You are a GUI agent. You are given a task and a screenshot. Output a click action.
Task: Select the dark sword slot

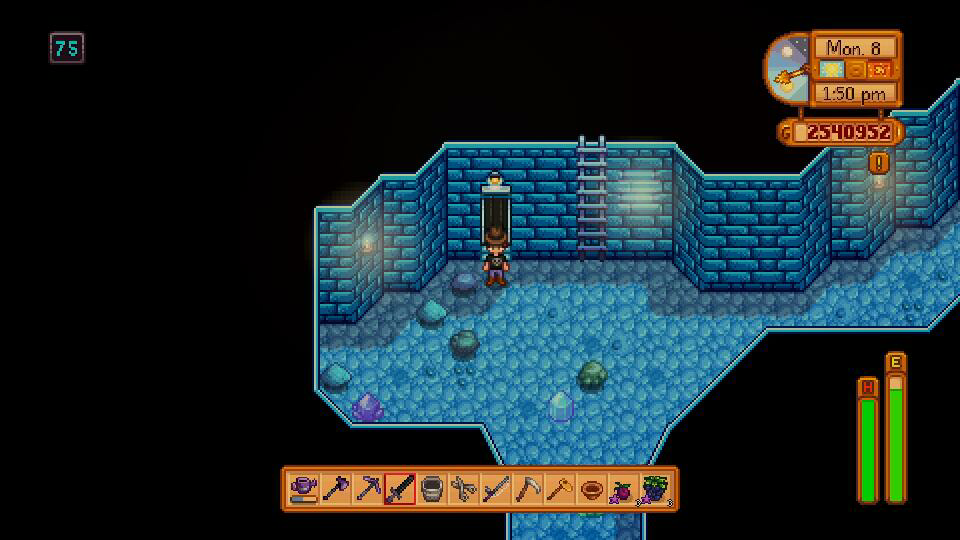(x=400, y=489)
